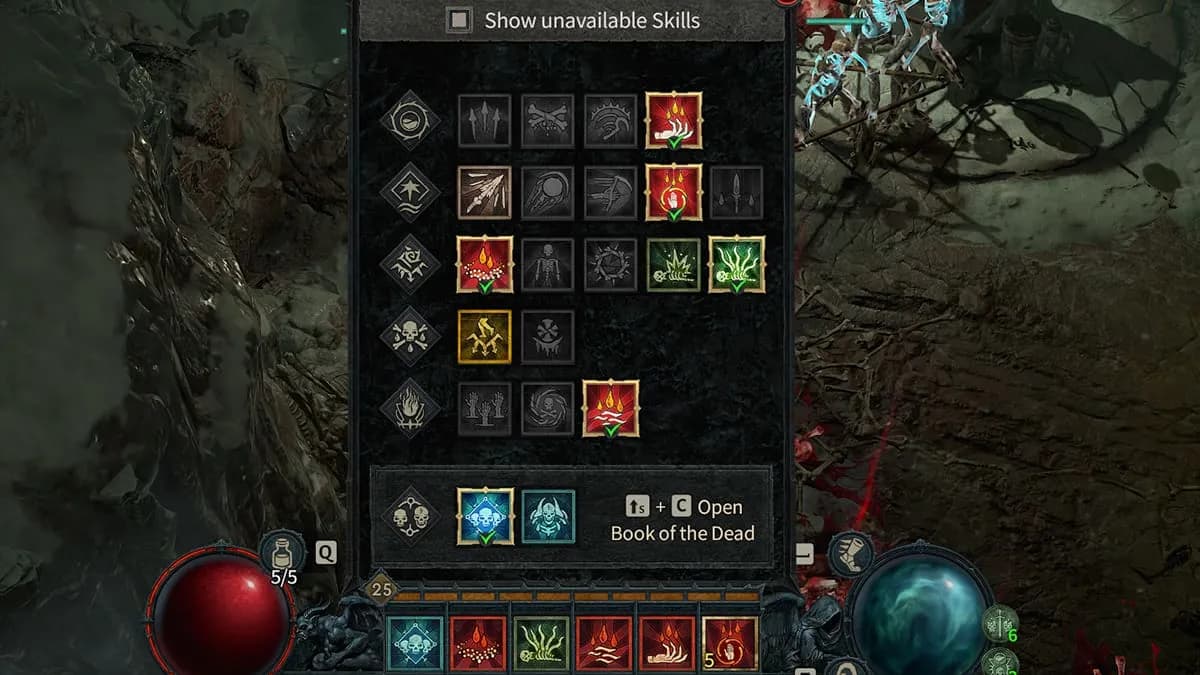
Task: Choose the grey spiked ring skill icon
Action: click(x=610, y=265)
